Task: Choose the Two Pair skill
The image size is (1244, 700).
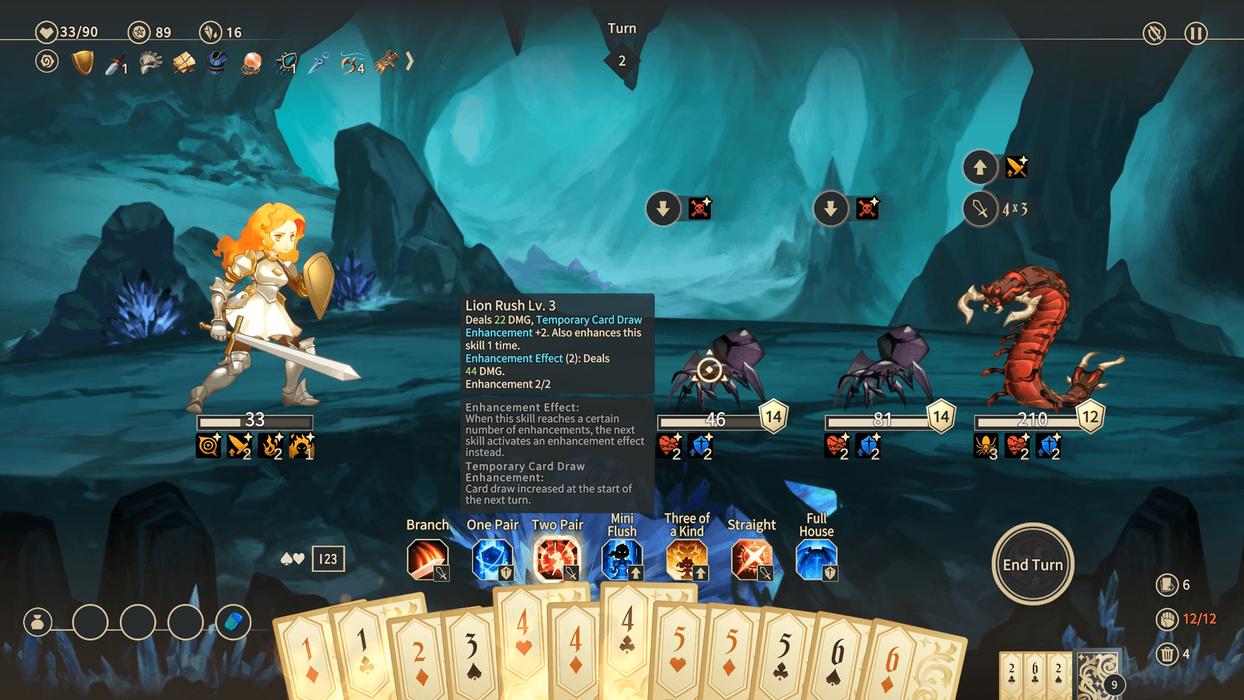Action: coord(557,559)
